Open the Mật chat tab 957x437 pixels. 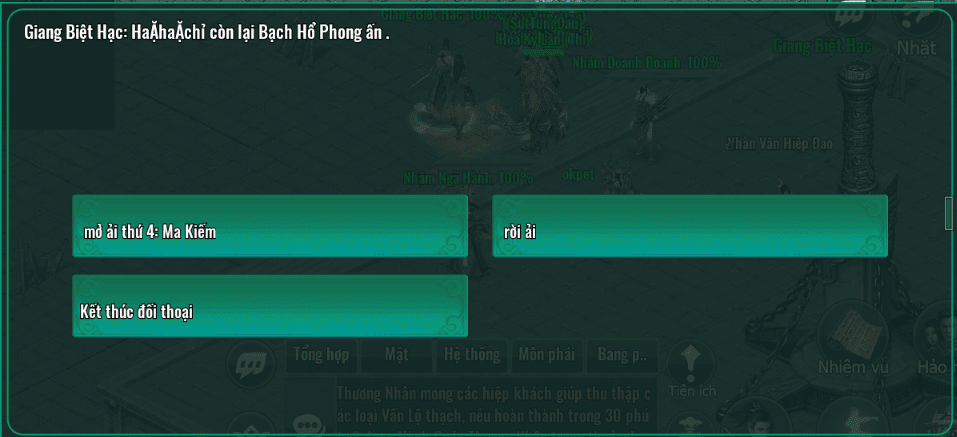397,354
